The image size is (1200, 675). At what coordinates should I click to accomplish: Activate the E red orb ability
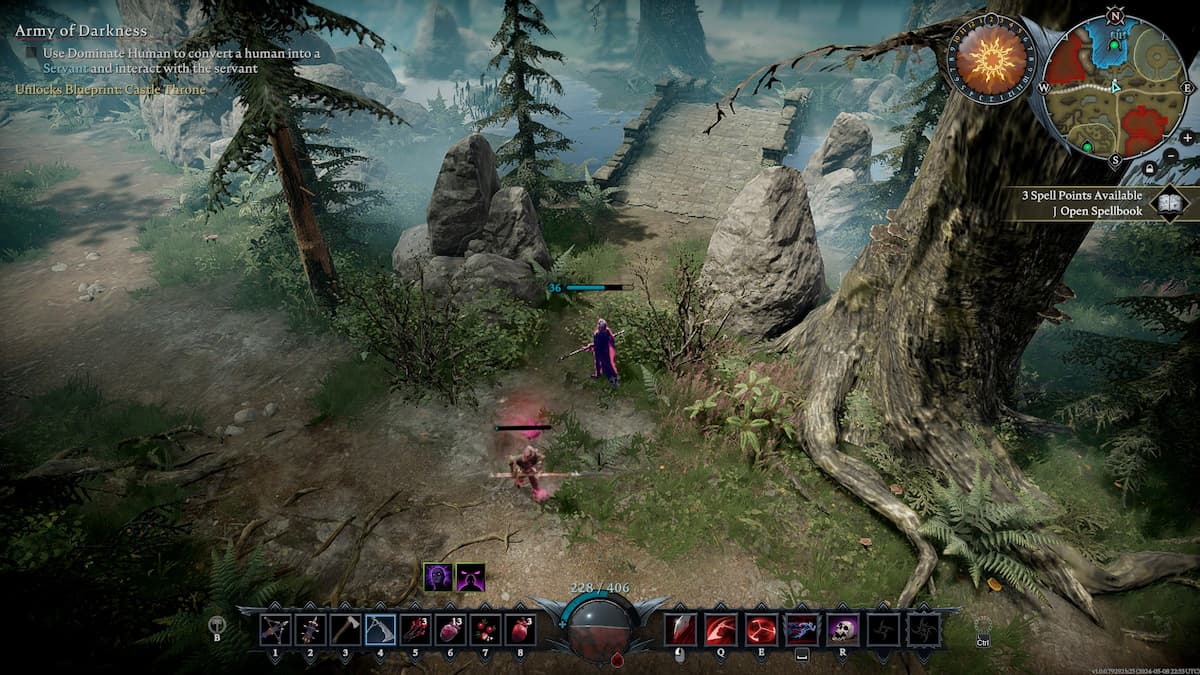[x=761, y=629]
